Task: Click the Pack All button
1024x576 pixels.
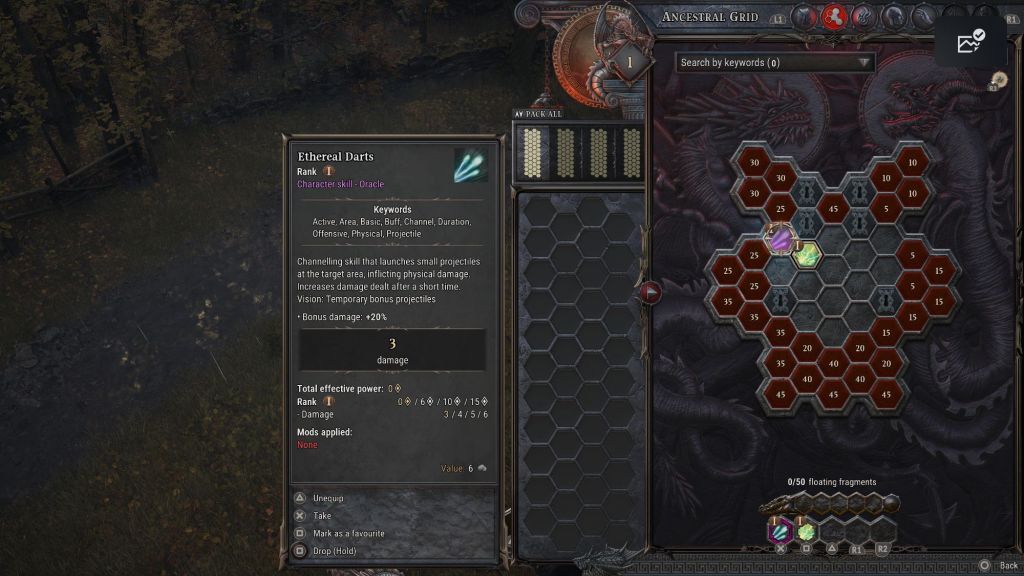Action: pos(539,114)
